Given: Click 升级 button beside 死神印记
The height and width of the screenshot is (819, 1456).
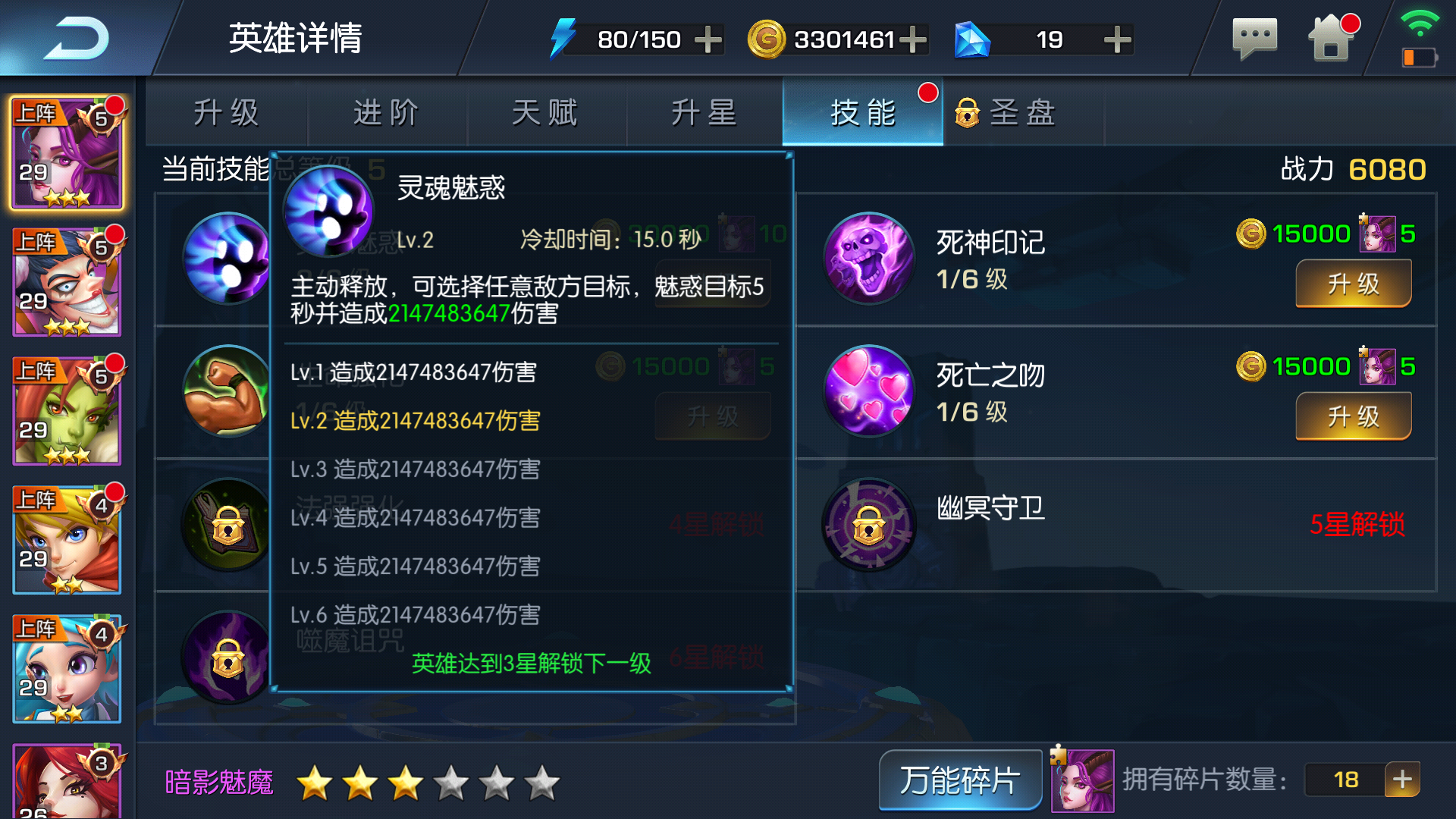Looking at the screenshot, I should click(1353, 284).
